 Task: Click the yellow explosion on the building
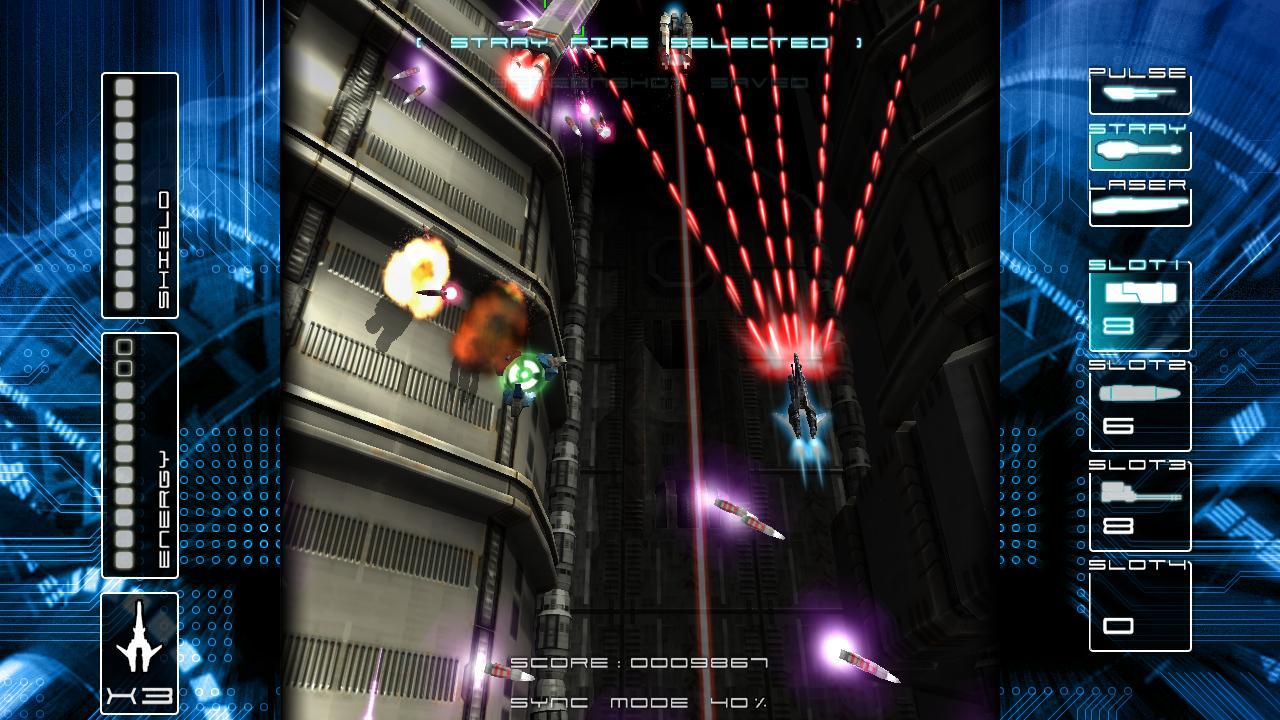click(x=418, y=270)
